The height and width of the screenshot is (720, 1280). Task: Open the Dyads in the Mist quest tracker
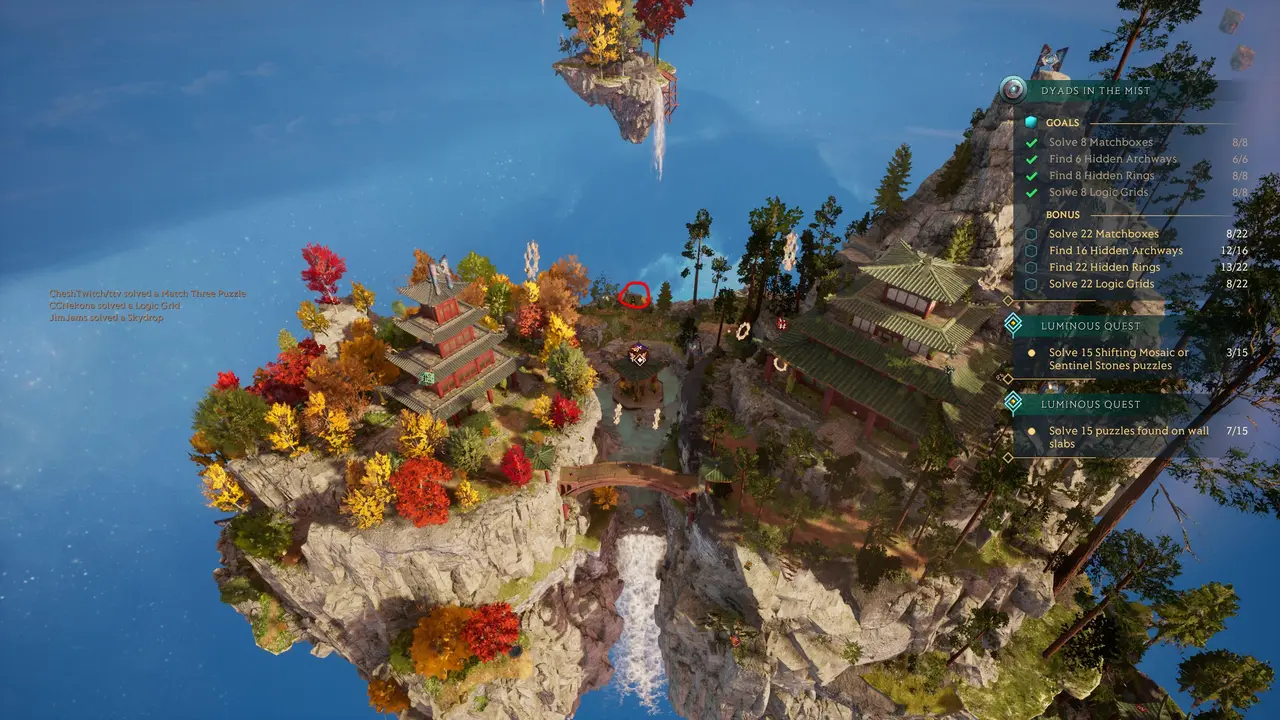1095,91
